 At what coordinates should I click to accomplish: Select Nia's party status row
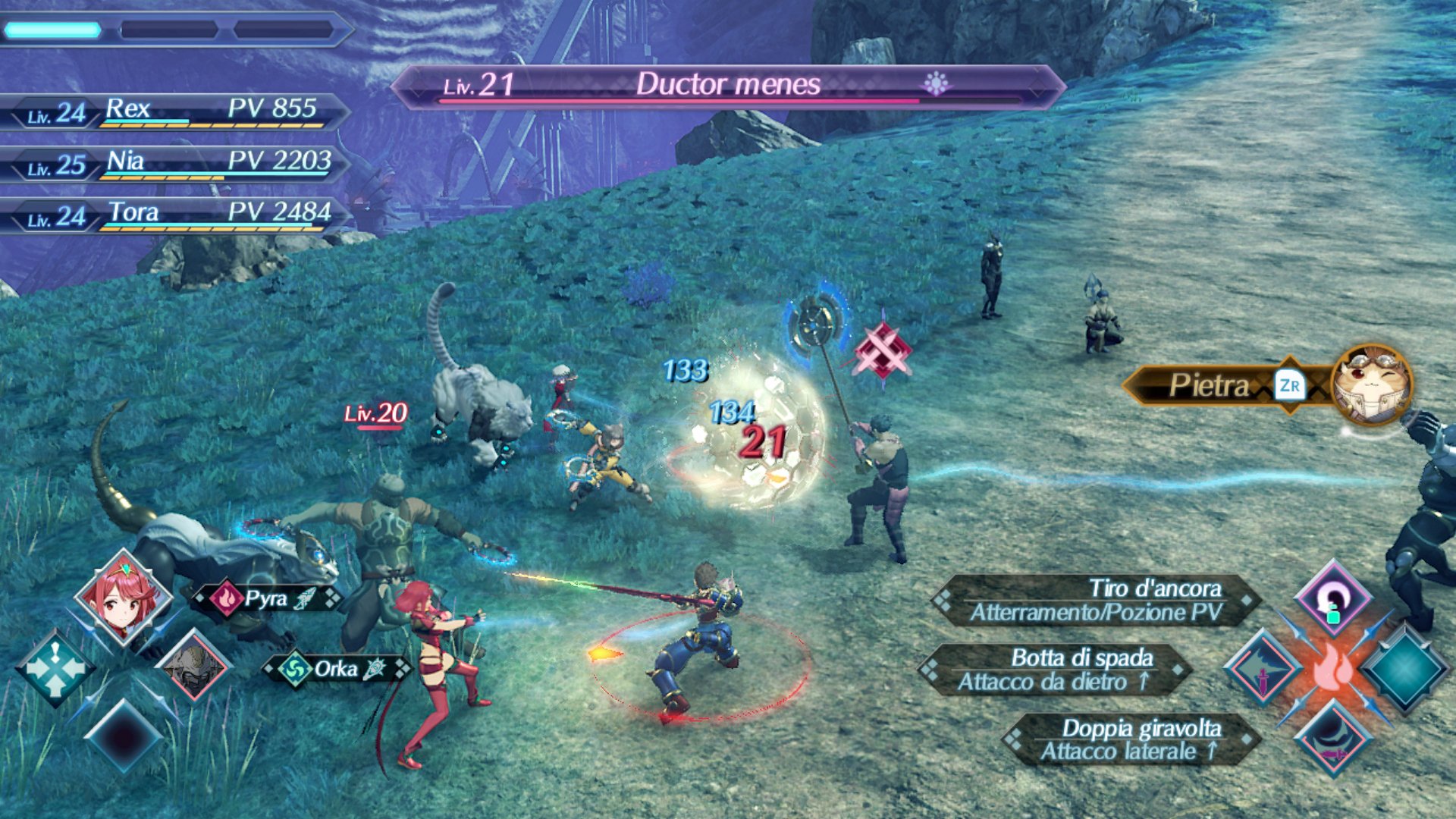tap(174, 164)
